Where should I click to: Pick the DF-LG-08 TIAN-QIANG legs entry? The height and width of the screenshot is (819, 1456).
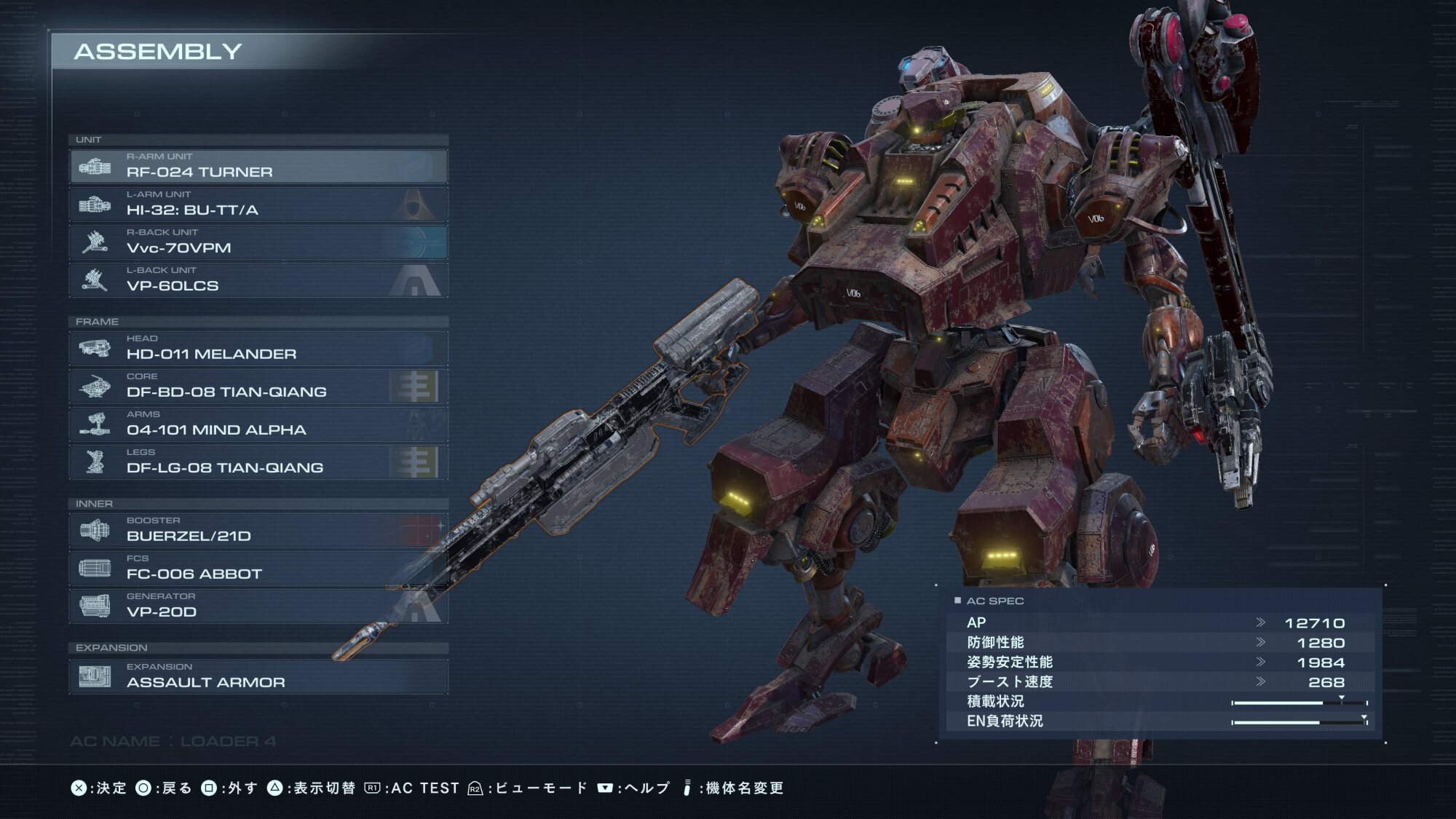pos(258,462)
